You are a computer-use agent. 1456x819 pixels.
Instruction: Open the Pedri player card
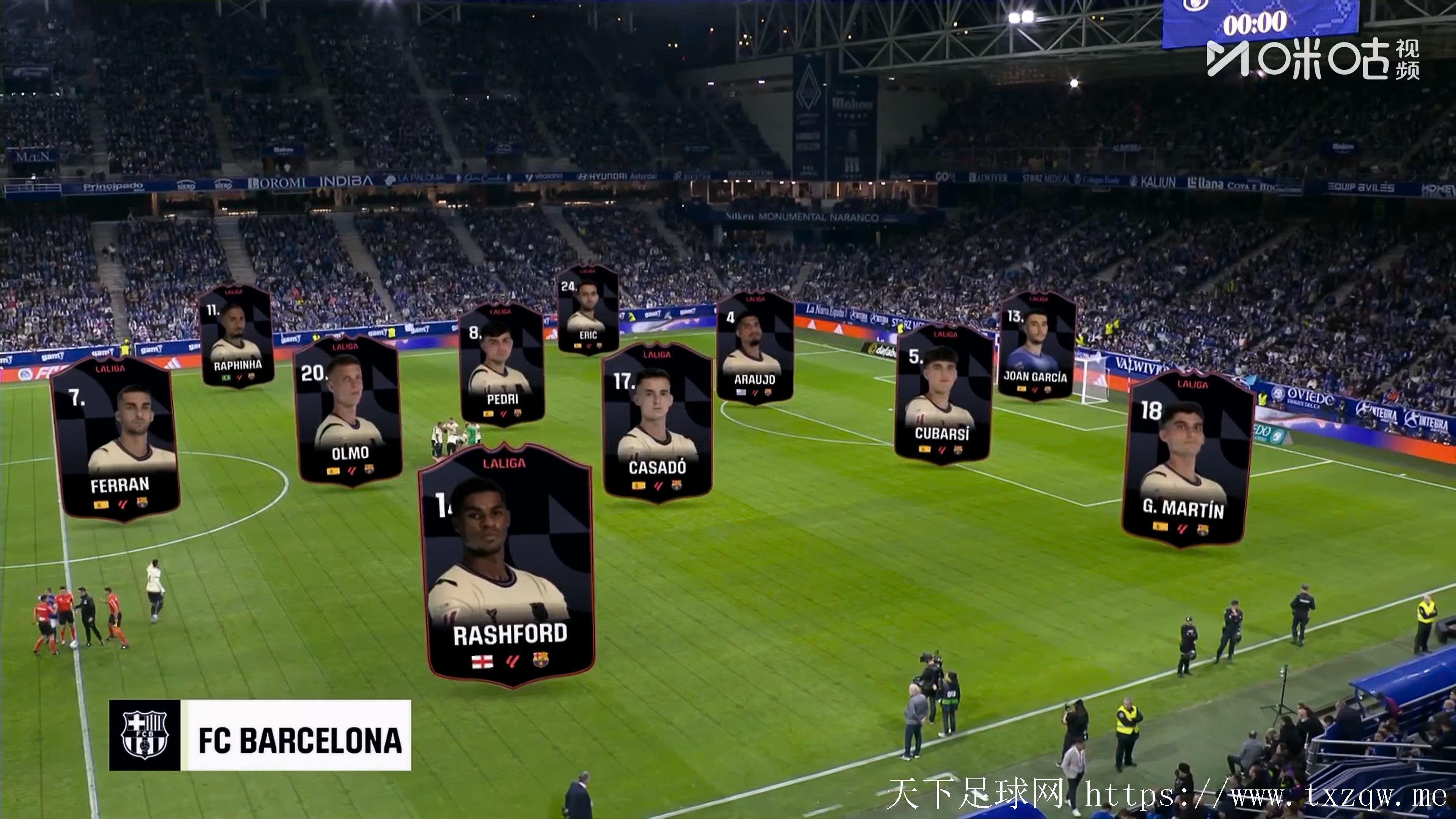(x=501, y=364)
